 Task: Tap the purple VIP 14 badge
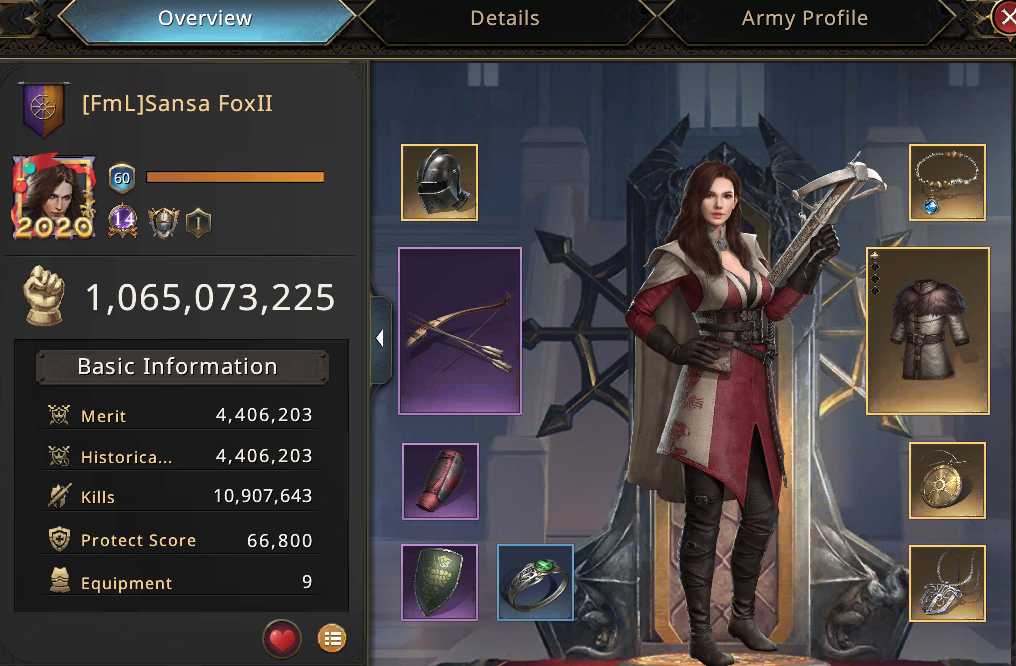[123, 220]
